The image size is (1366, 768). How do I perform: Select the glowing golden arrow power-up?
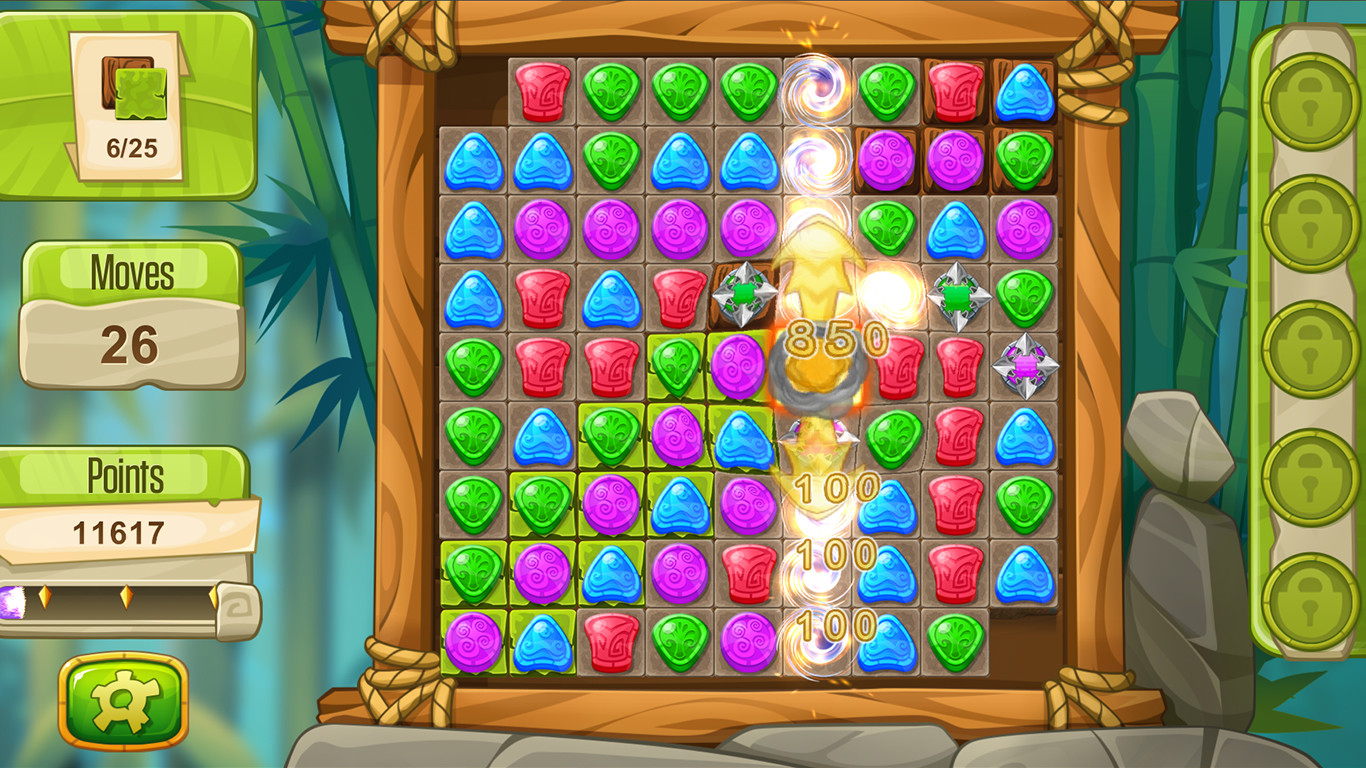click(820, 270)
